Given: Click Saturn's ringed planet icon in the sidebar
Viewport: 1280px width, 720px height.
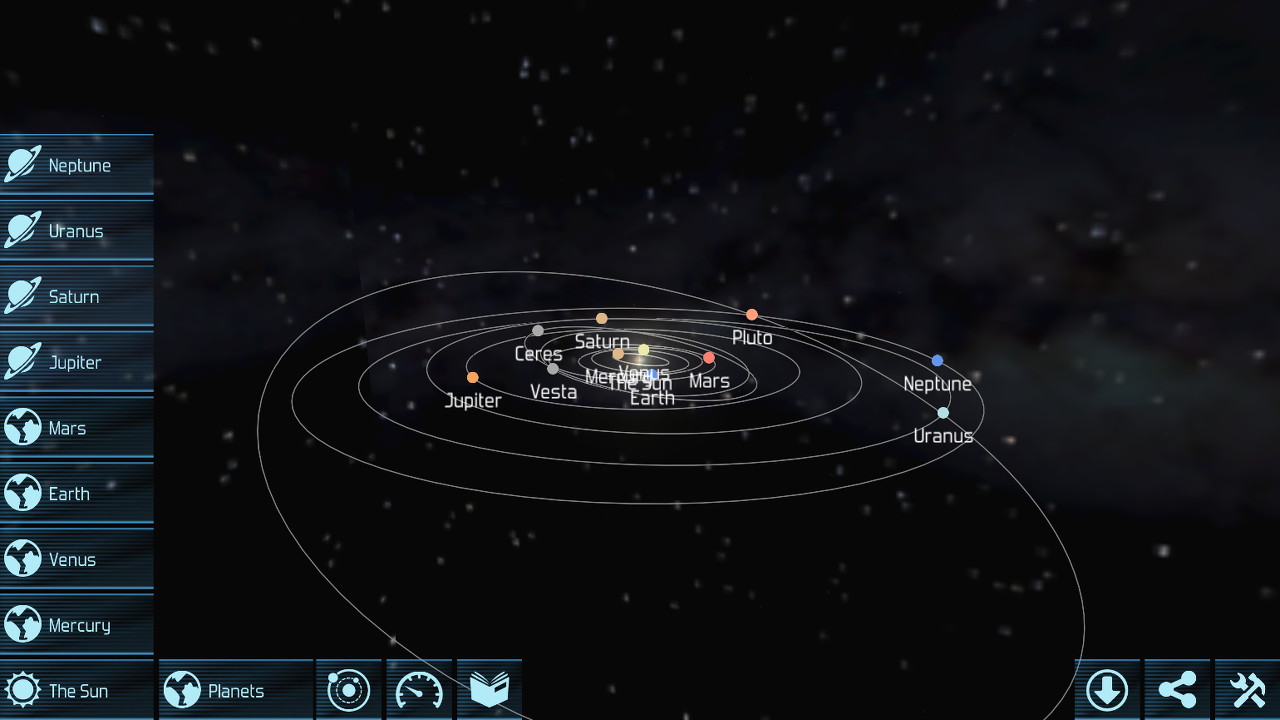Looking at the screenshot, I should click(22, 296).
